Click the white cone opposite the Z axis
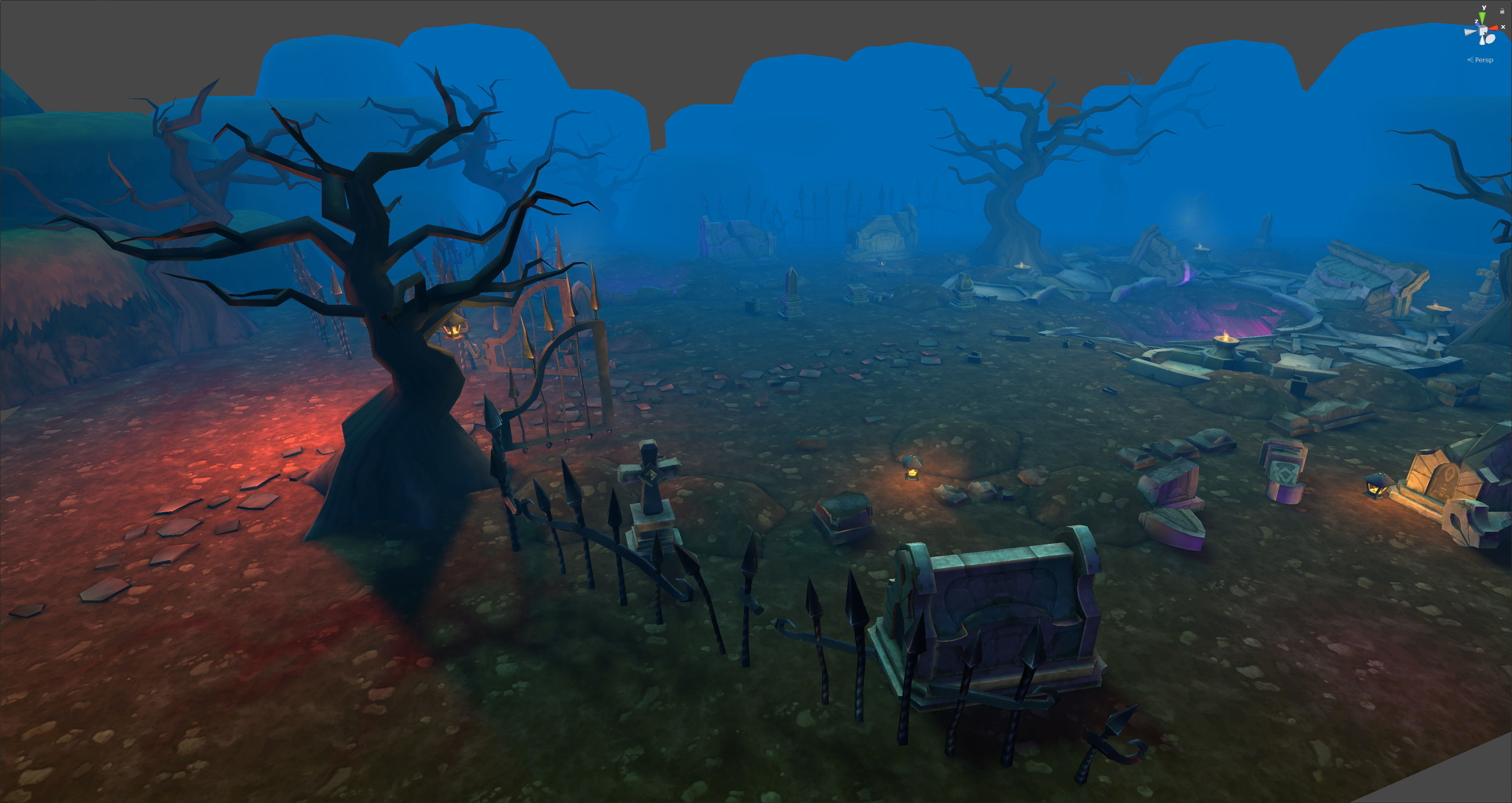The width and height of the screenshot is (1512, 803). (x=1490, y=39)
